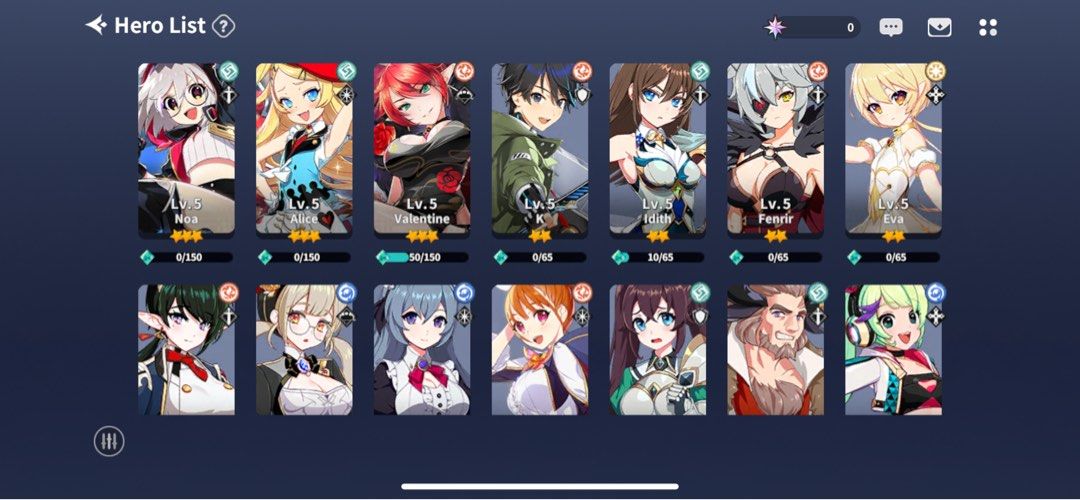Tap the purple star currency counter
Screen dimensions: 1080x500
810,27
